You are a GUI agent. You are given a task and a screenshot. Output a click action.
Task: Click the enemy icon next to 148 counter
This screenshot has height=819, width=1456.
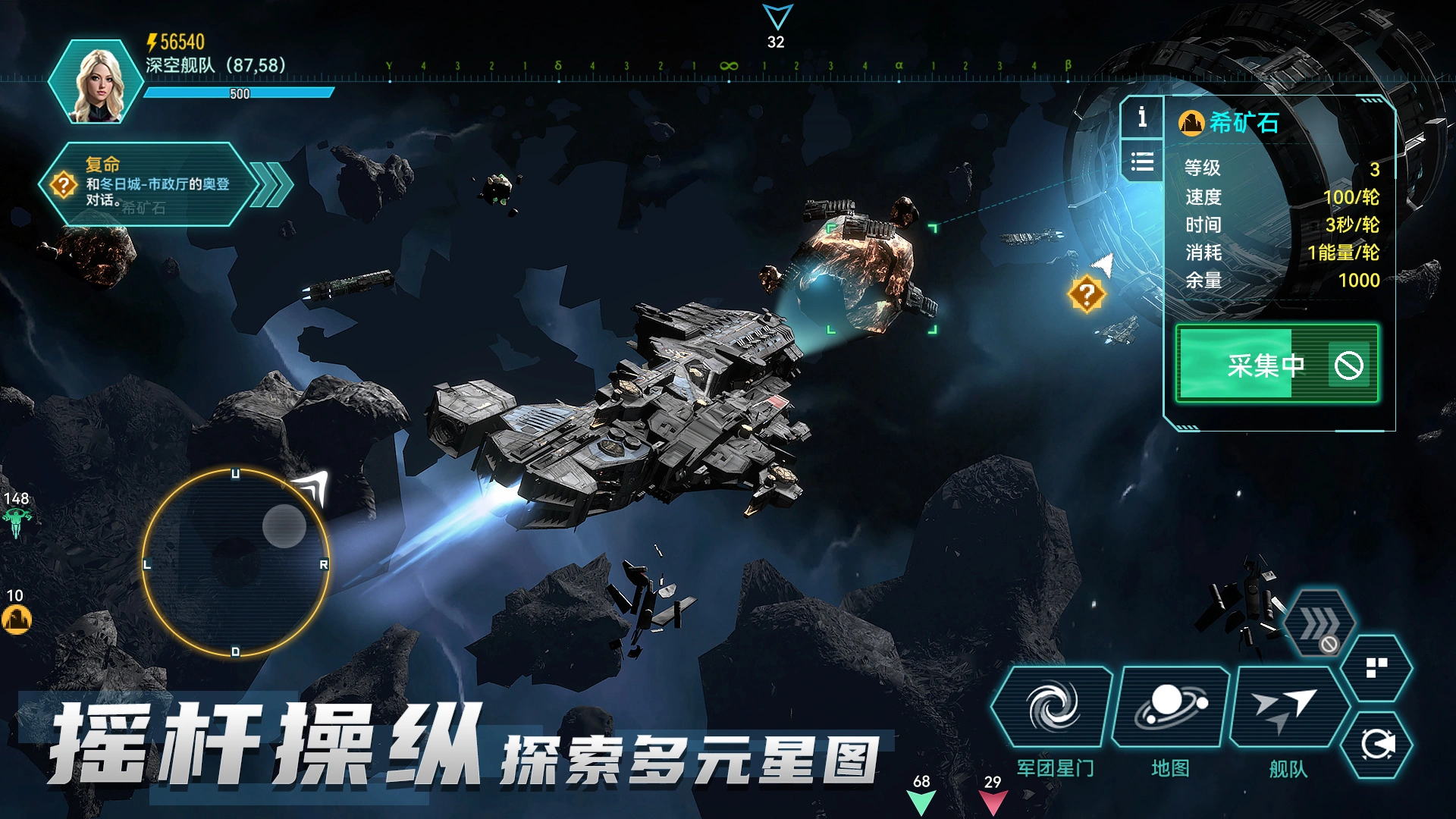pyautogui.click(x=17, y=520)
